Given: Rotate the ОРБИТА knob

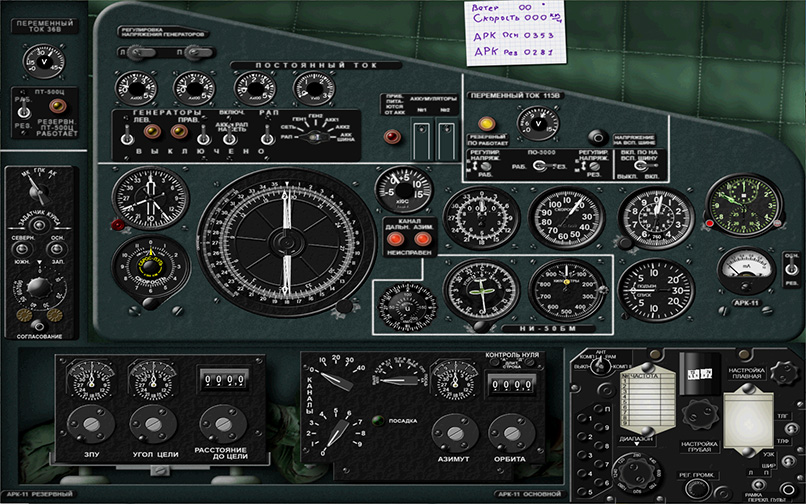Looking at the screenshot, I should tap(509, 432).
